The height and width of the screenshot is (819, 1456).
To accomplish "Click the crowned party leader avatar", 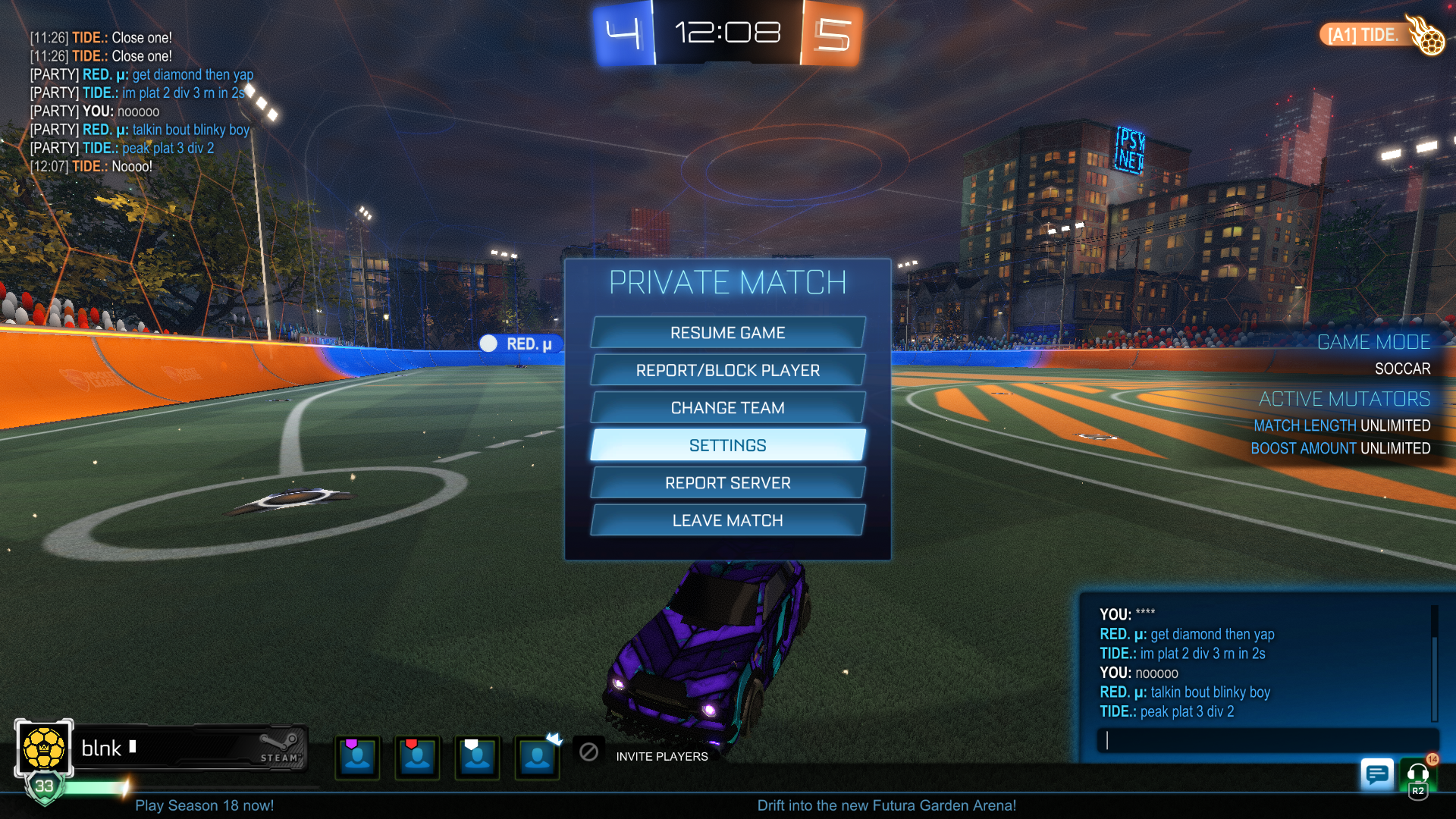I will click(537, 757).
